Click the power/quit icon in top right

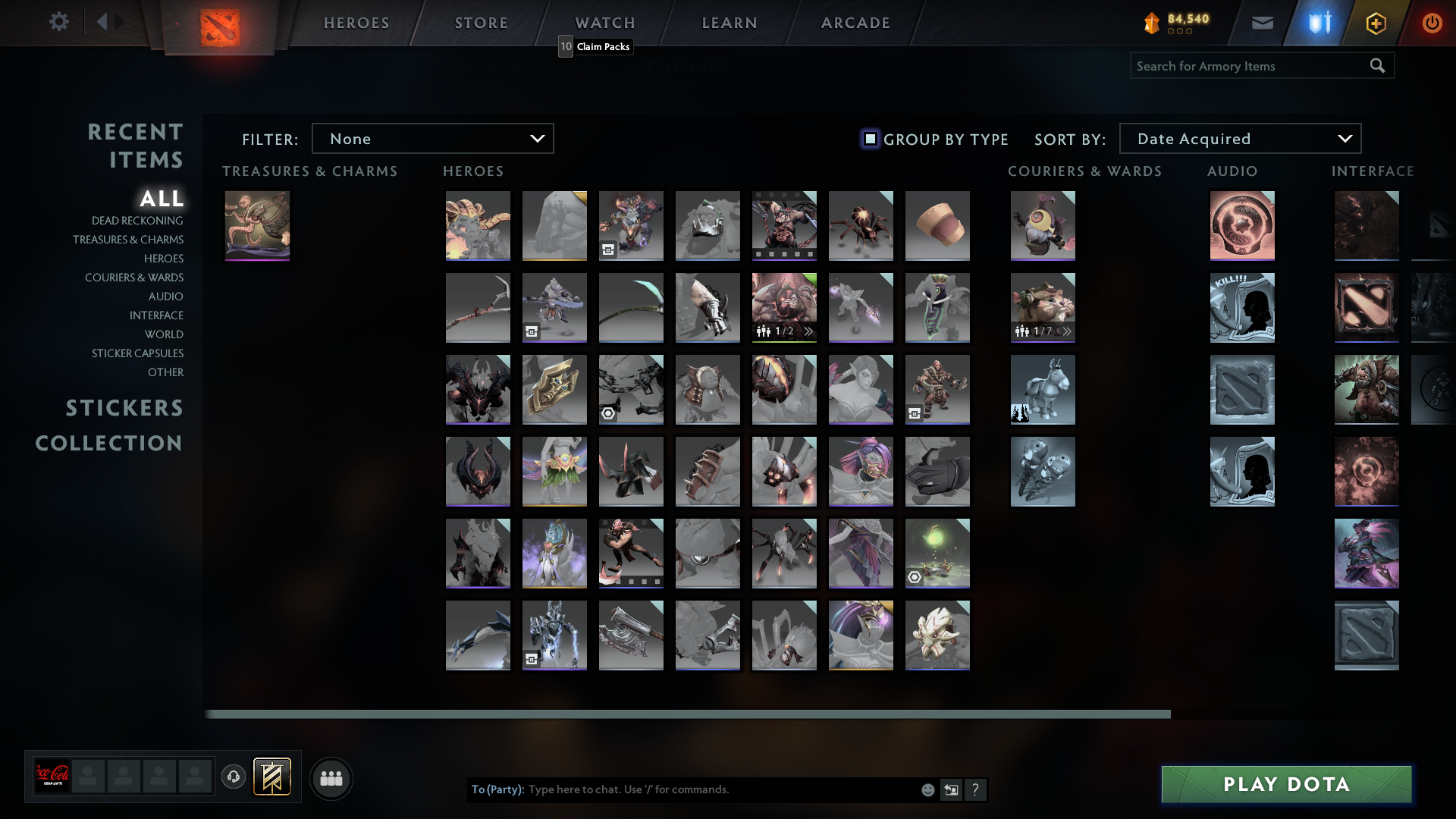[x=1432, y=22]
